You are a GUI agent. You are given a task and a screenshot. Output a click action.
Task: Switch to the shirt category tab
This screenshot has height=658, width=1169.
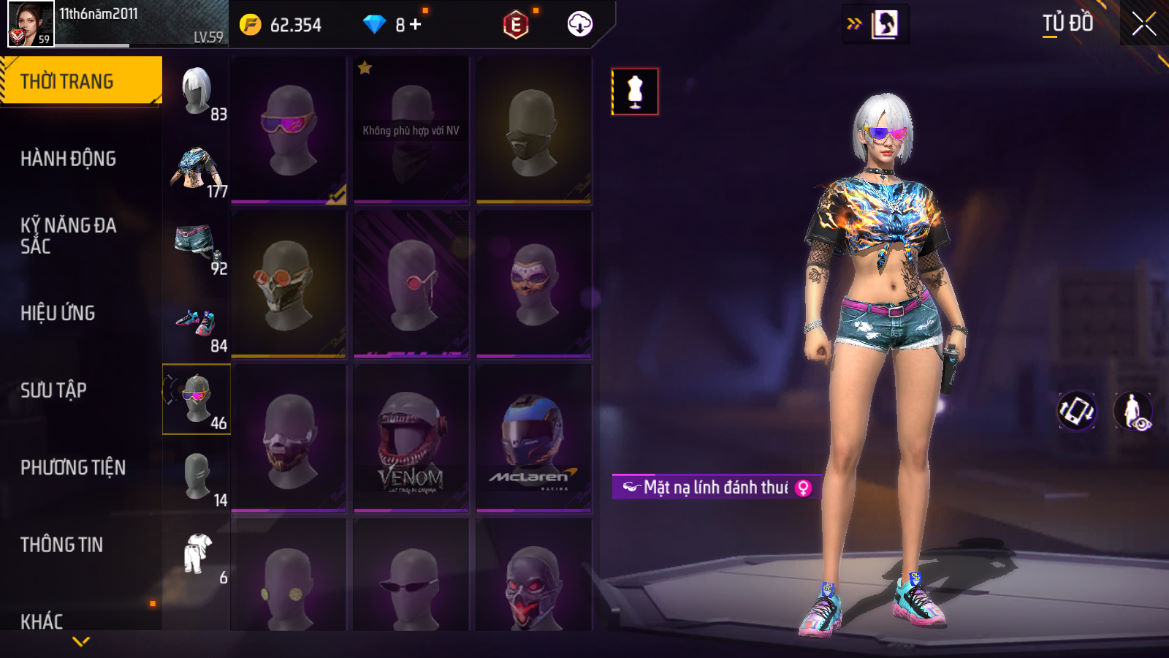[196, 168]
